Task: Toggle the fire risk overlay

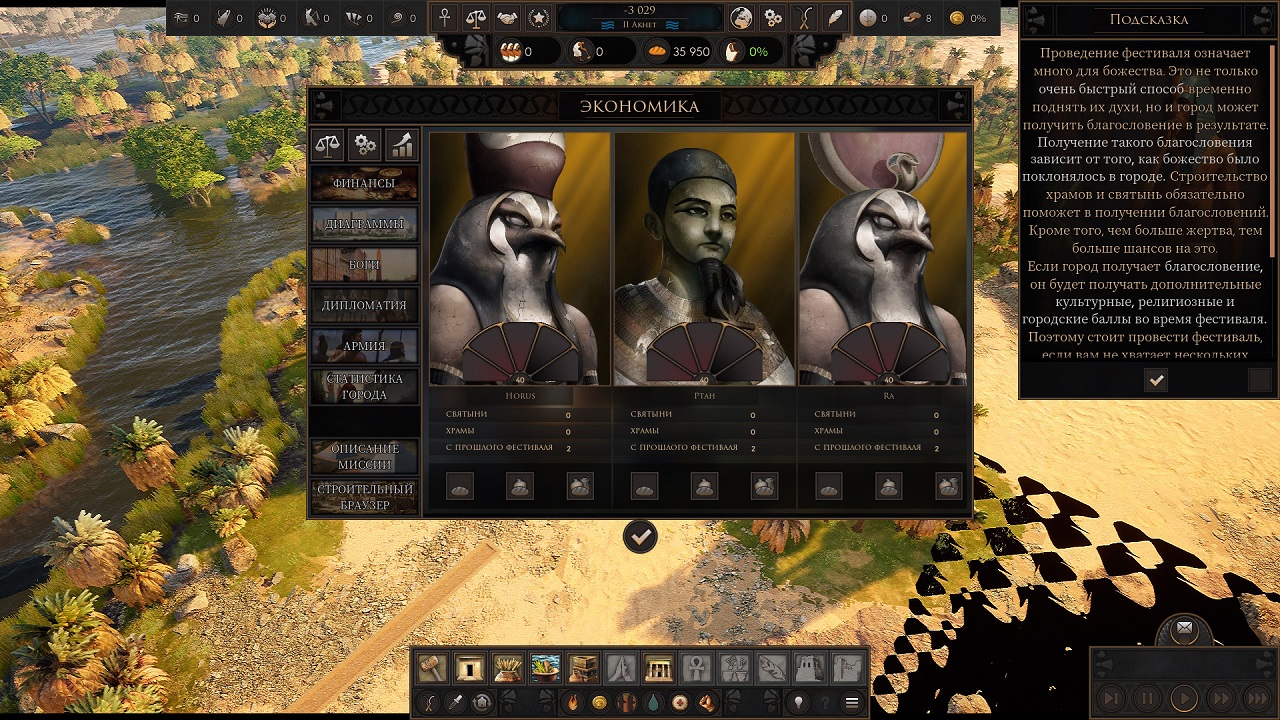Action: [571, 702]
